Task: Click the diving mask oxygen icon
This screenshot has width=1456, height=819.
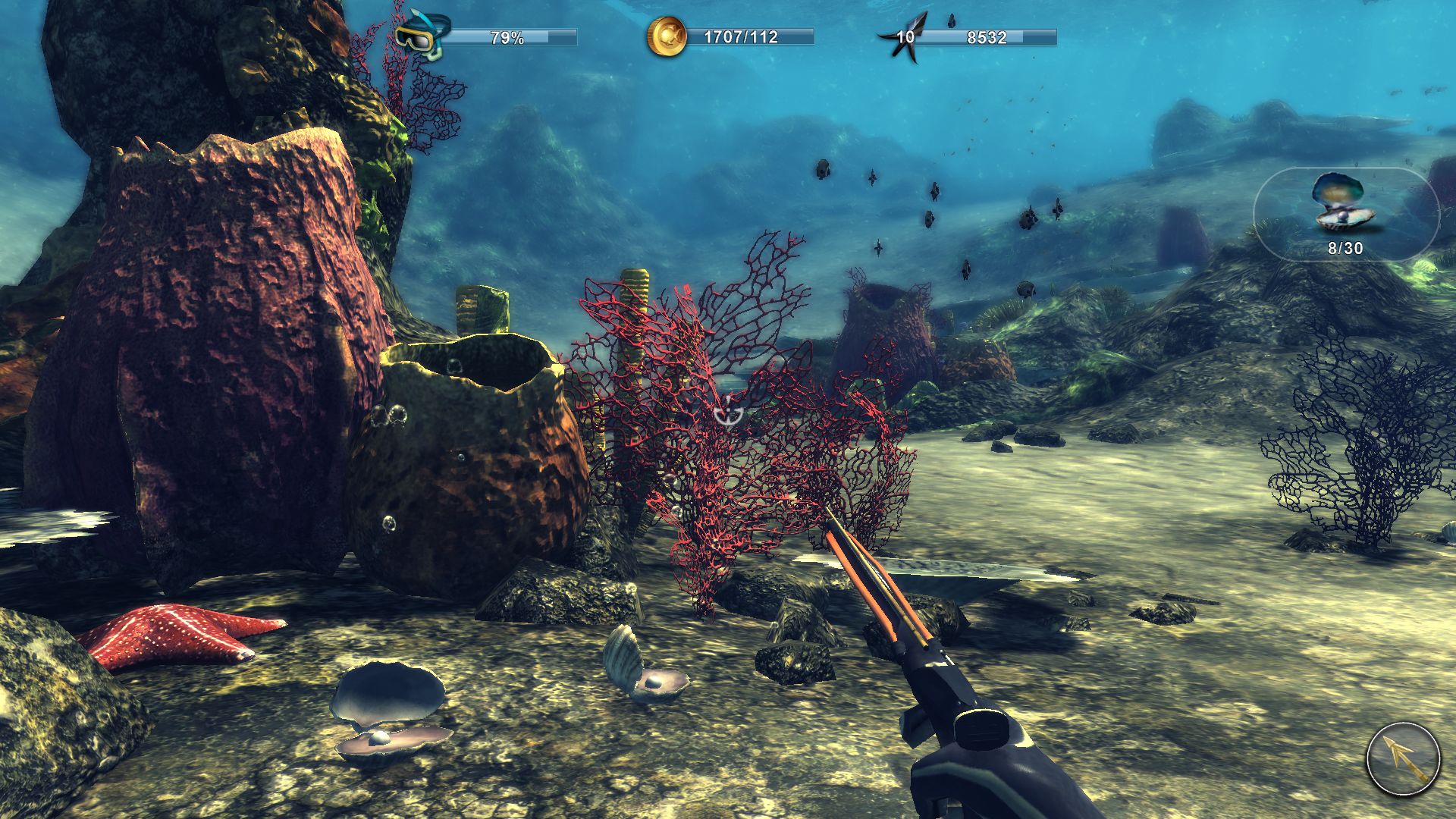Action: [422, 35]
